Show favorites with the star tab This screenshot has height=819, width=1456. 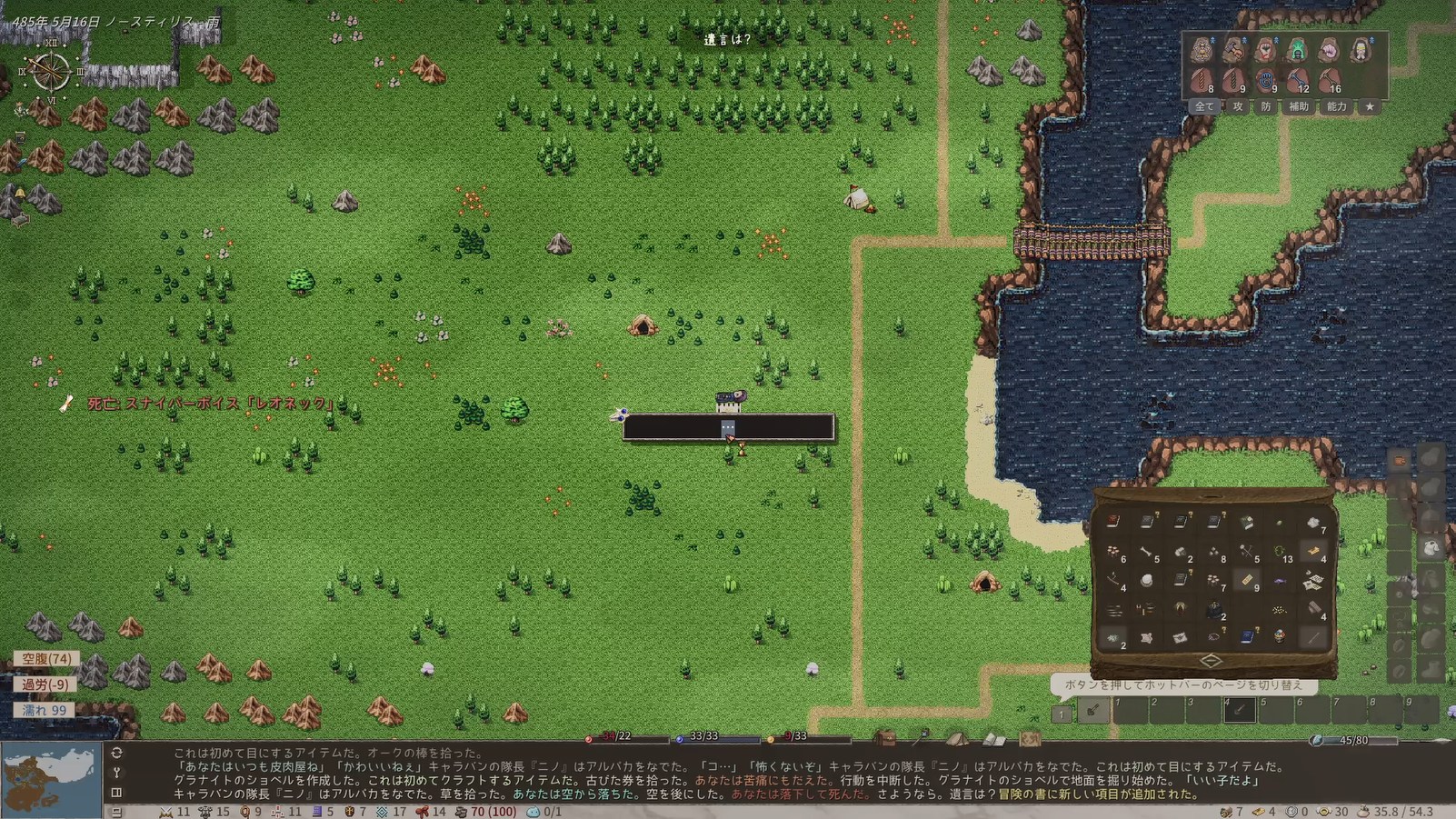(x=1370, y=106)
